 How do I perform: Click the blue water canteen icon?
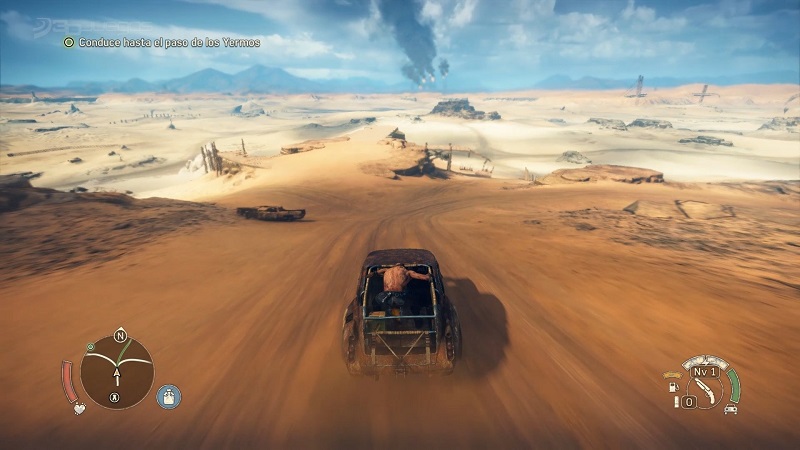(x=169, y=397)
